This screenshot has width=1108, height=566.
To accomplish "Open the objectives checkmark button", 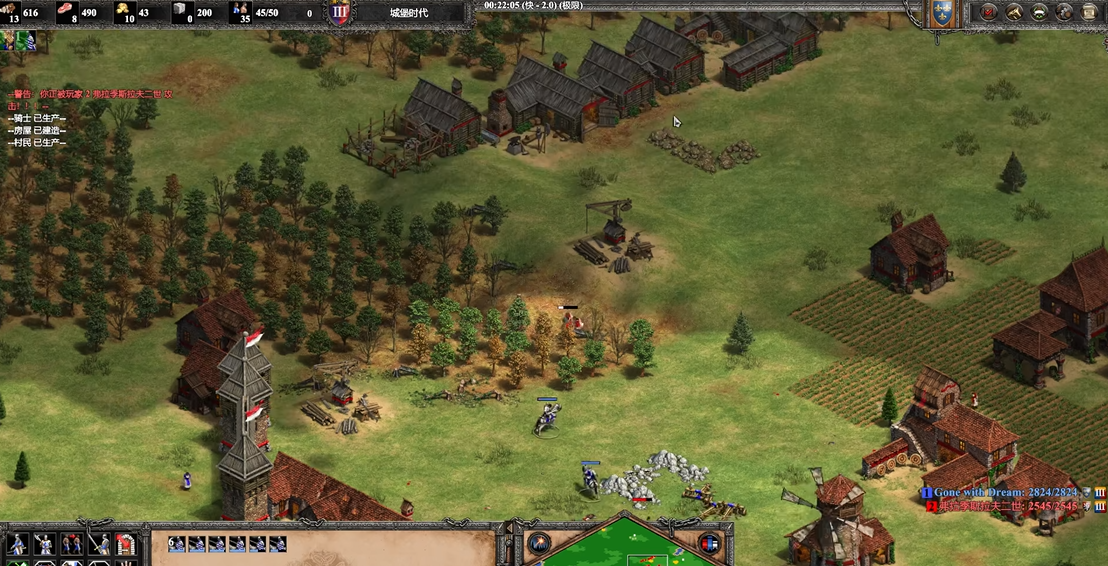I will point(989,12).
